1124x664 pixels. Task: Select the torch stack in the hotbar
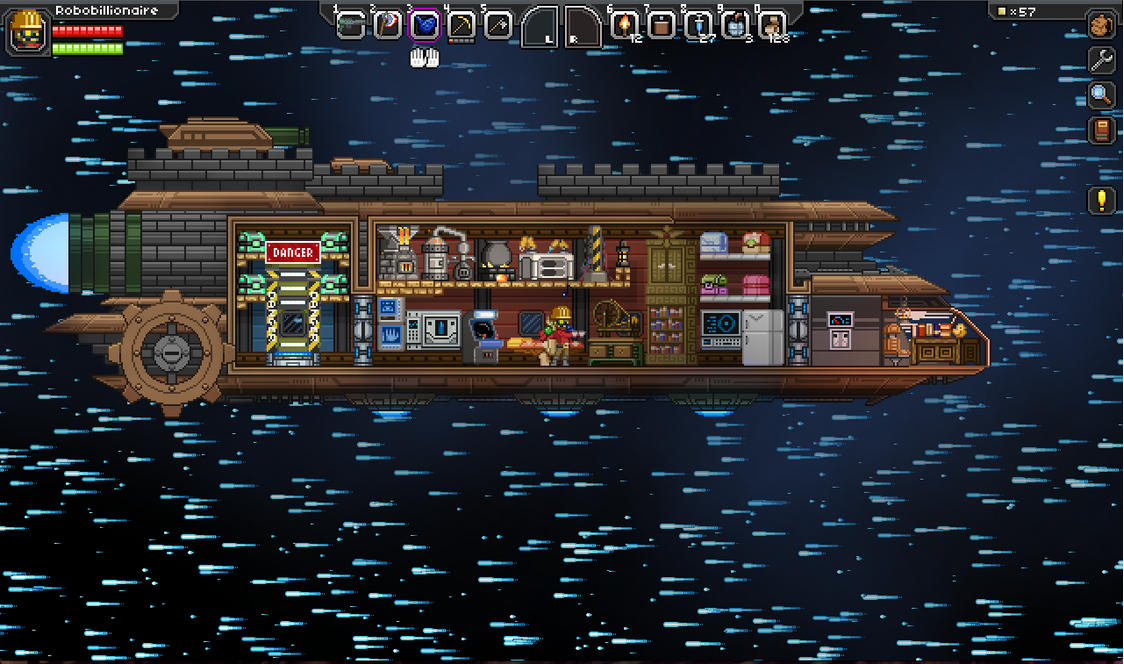[624, 25]
